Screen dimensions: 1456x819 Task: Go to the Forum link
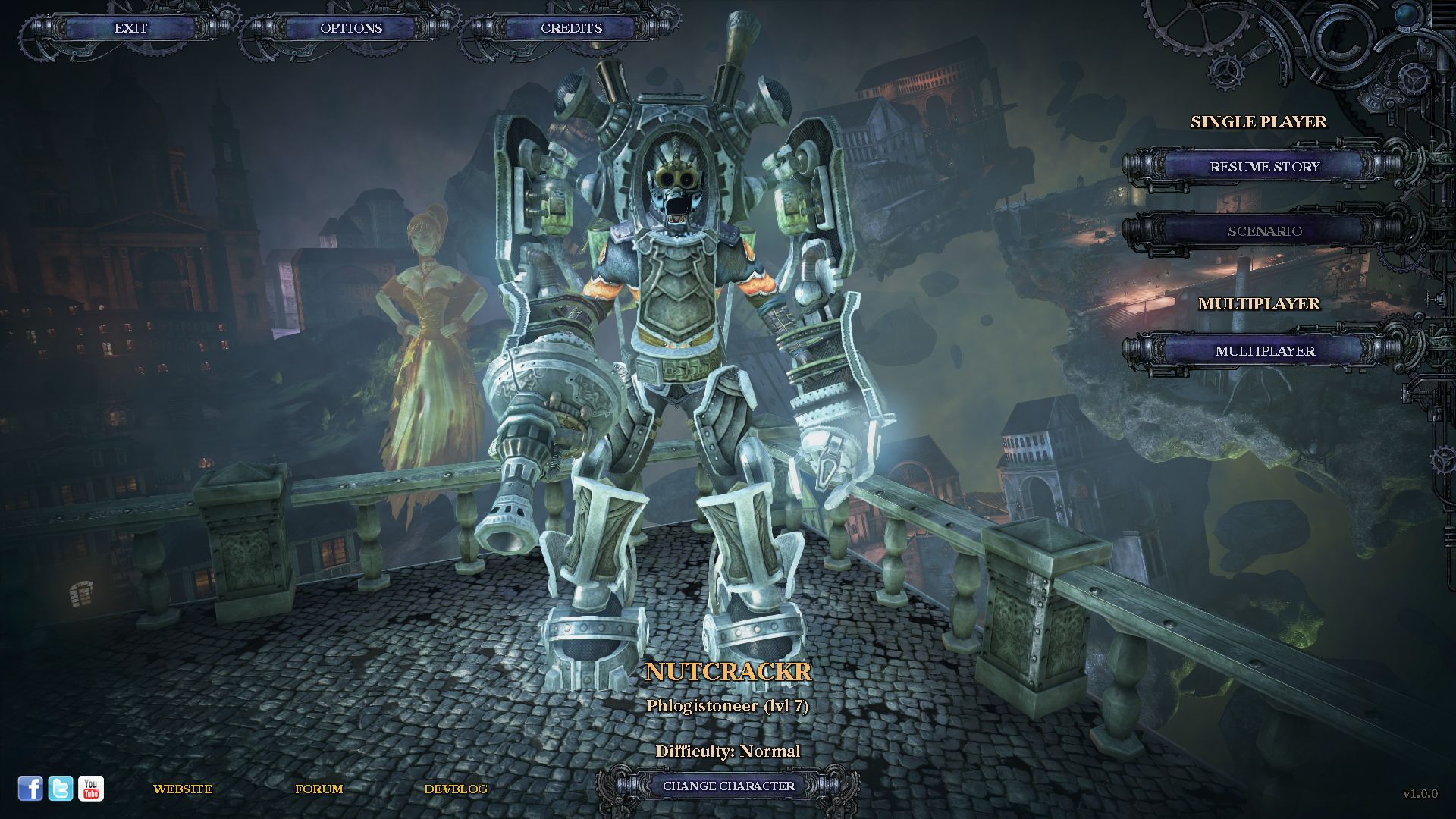[319, 789]
